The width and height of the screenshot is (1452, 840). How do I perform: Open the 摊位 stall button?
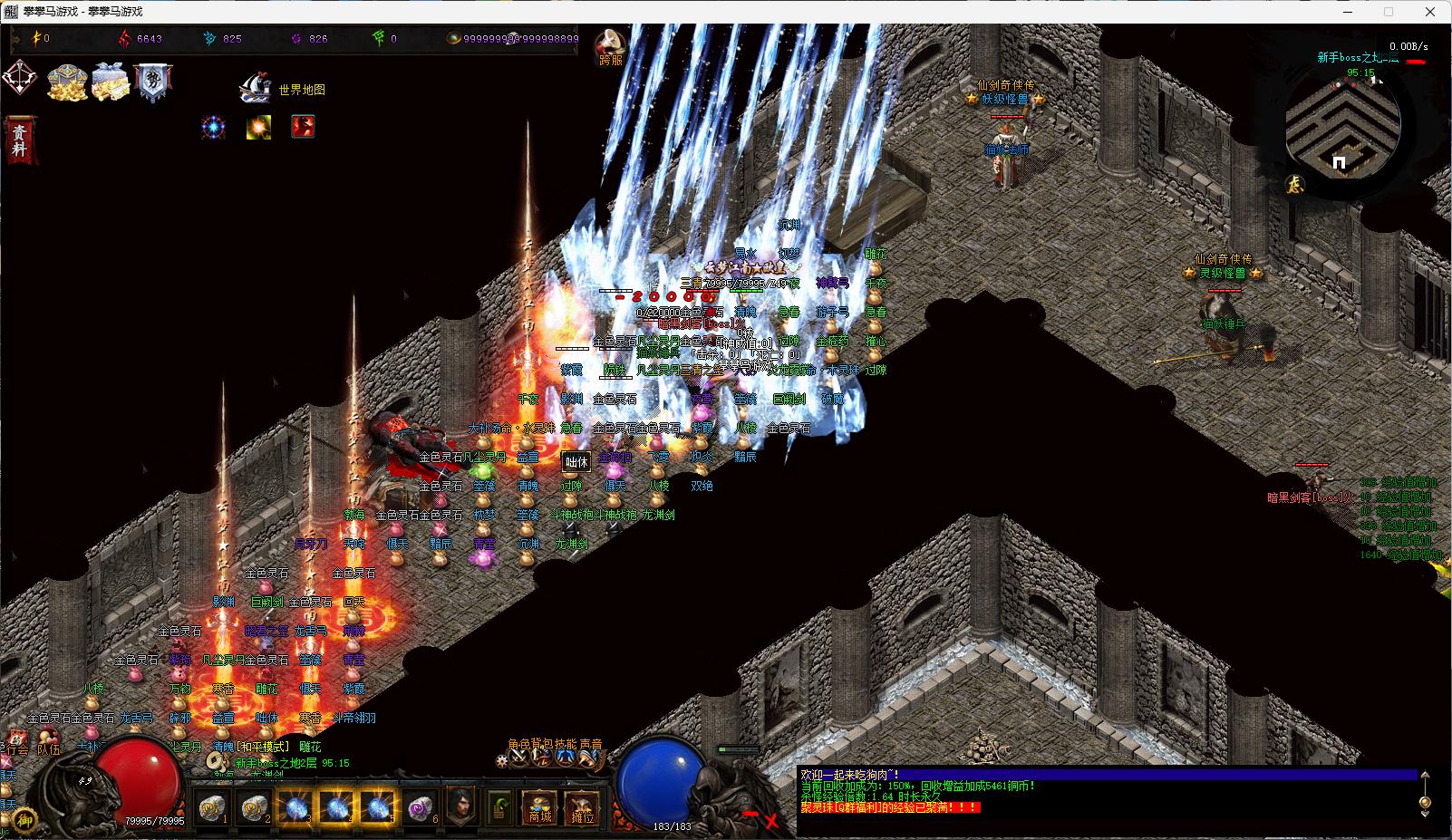tap(583, 806)
